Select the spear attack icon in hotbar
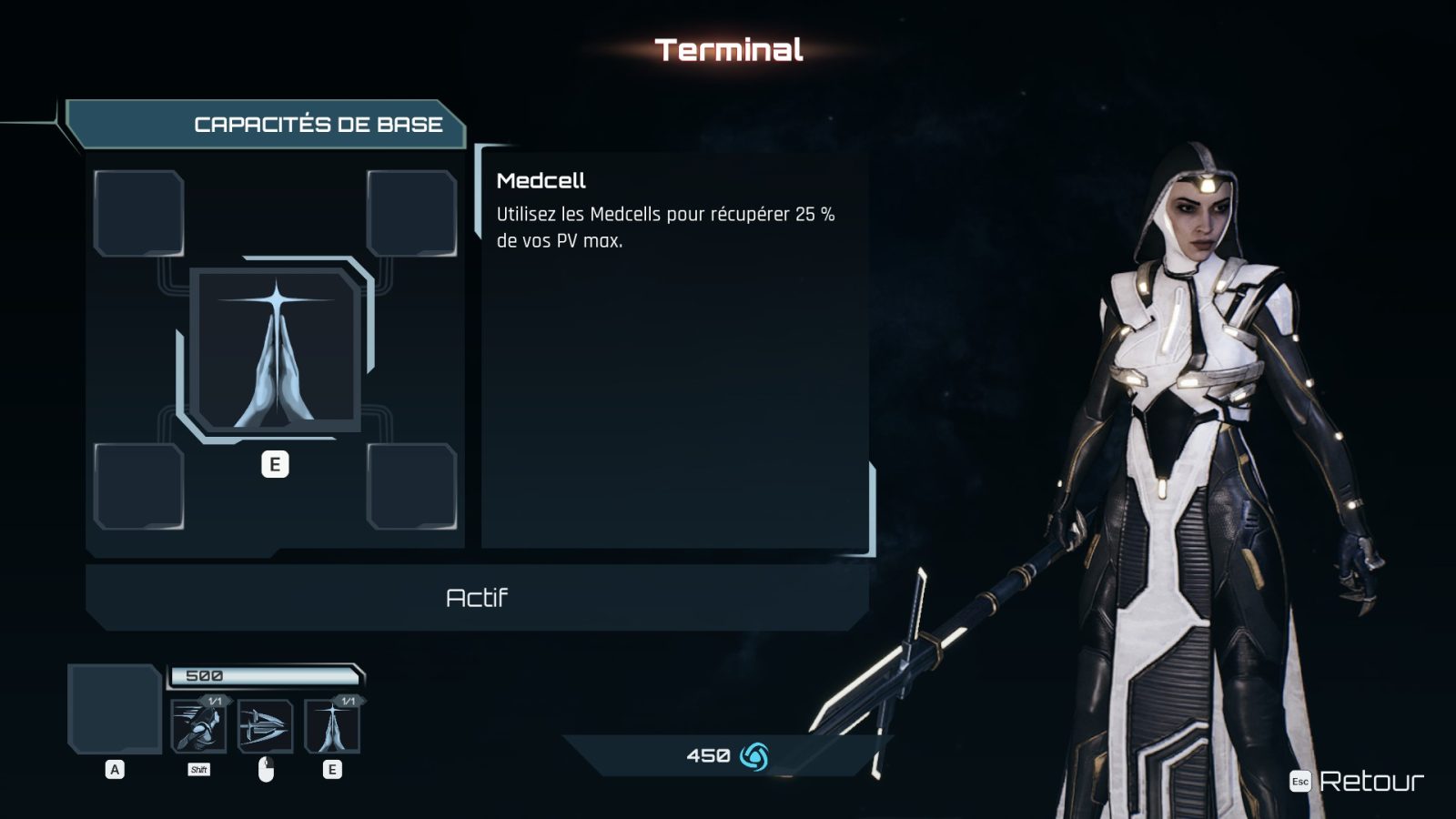This screenshot has height=819, width=1456. [x=265, y=726]
